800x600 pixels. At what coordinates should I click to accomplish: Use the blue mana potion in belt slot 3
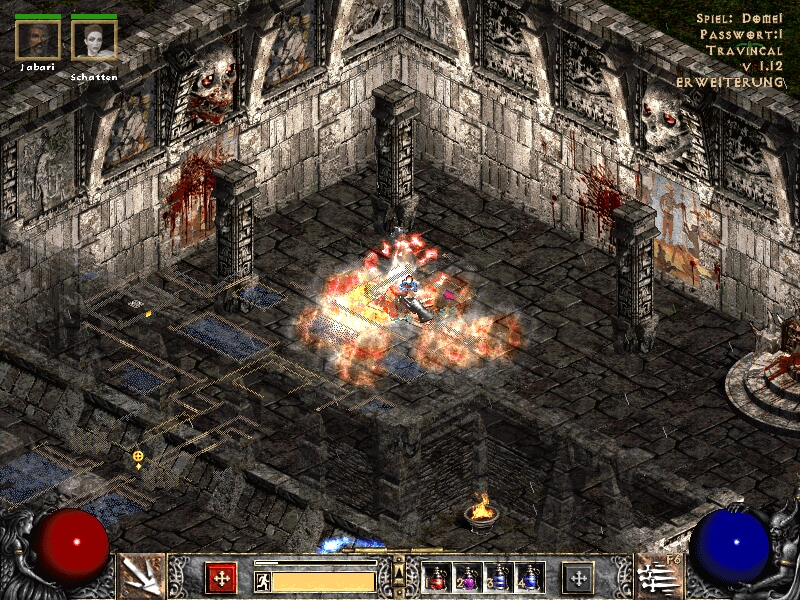coord(499,578)
